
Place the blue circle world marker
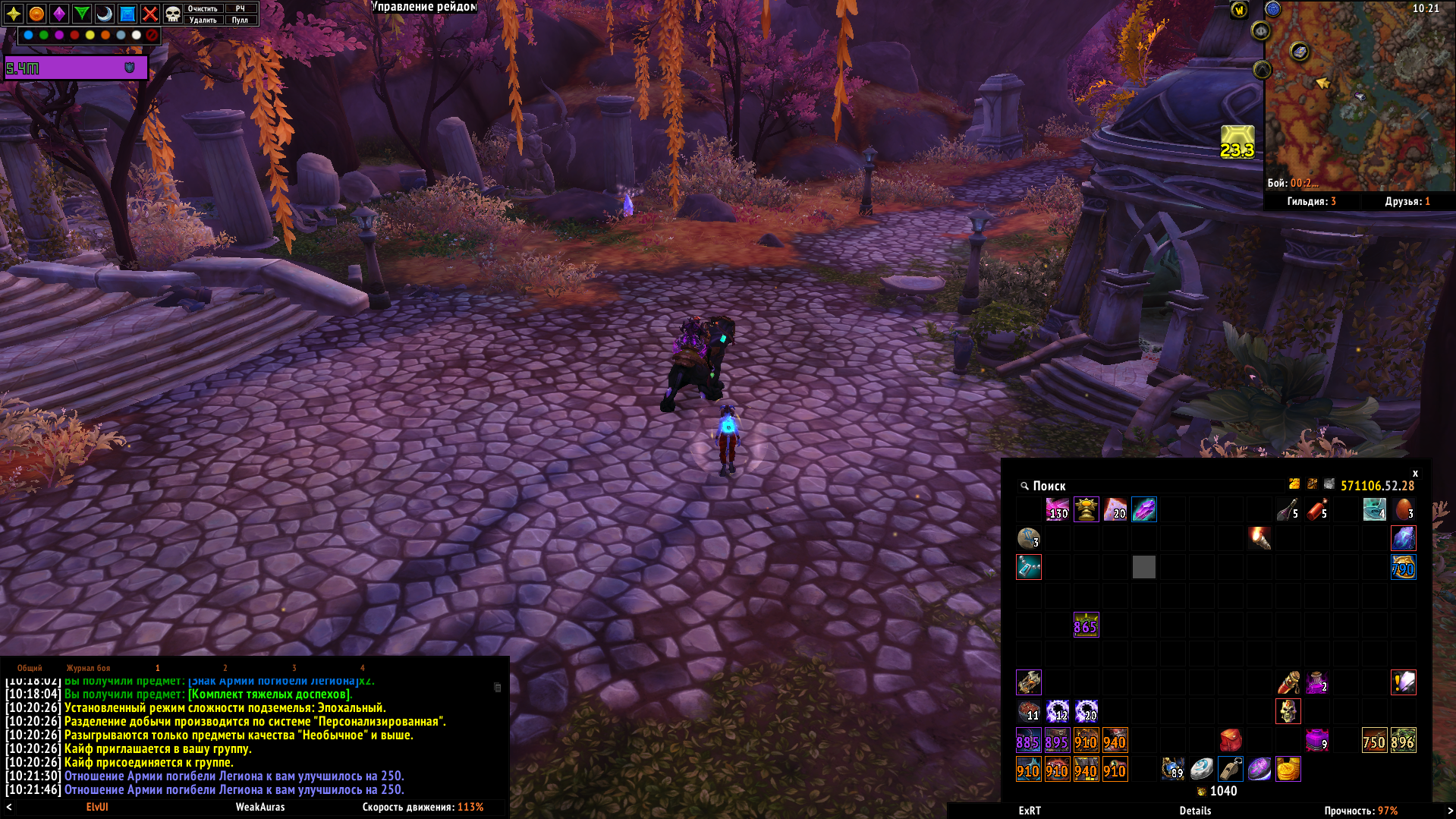click(x=29, y=35)
